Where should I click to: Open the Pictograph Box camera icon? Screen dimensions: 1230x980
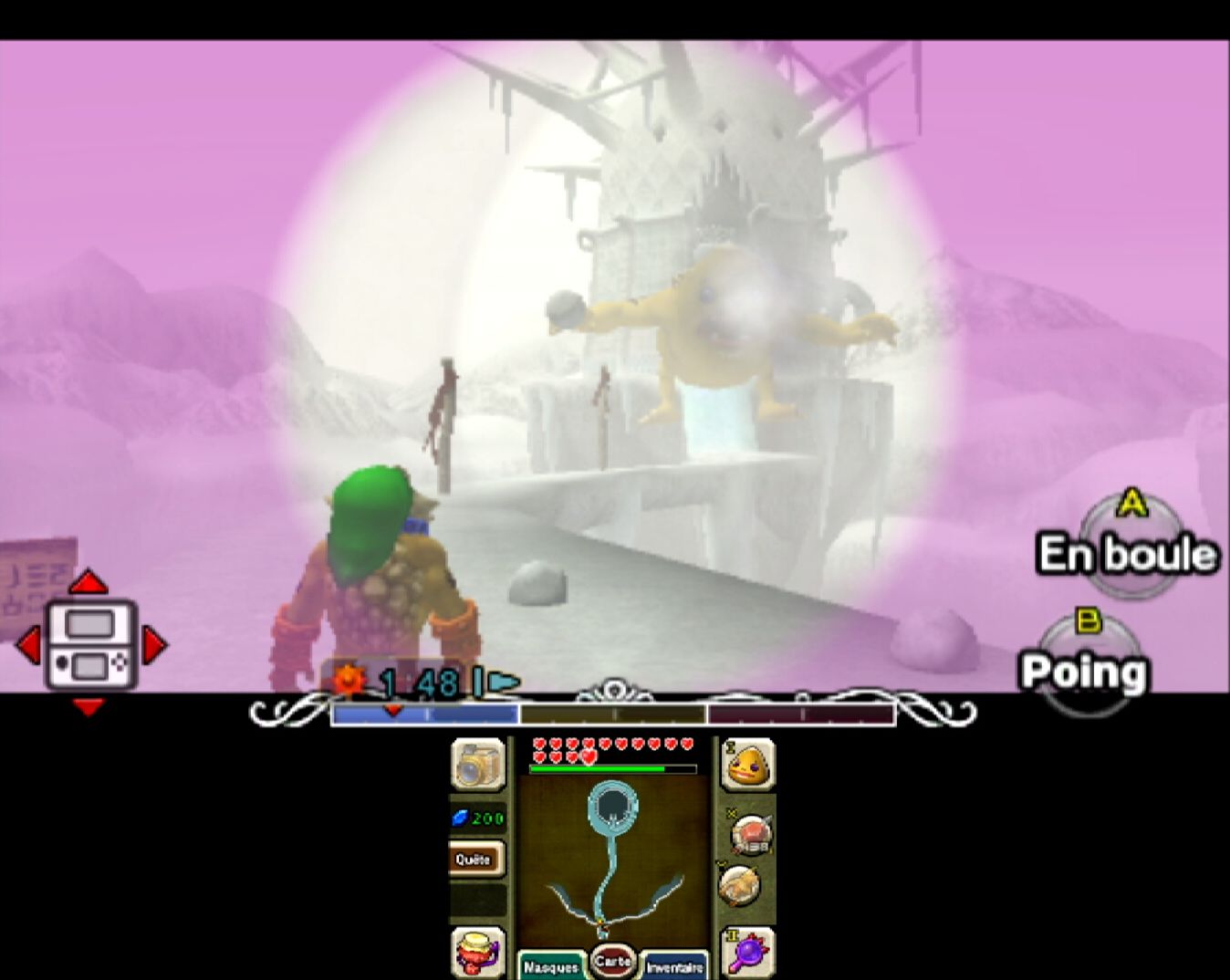pos(477,764)
